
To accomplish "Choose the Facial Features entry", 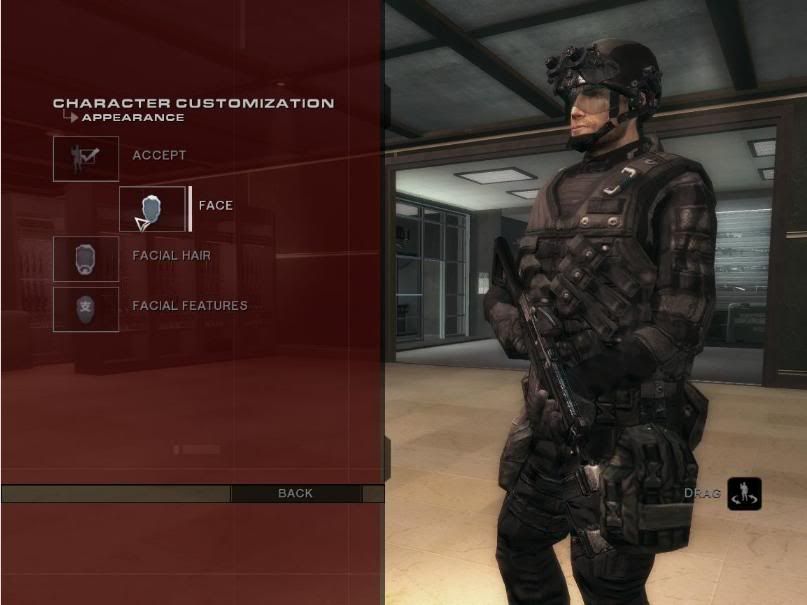I will [86, 308].
